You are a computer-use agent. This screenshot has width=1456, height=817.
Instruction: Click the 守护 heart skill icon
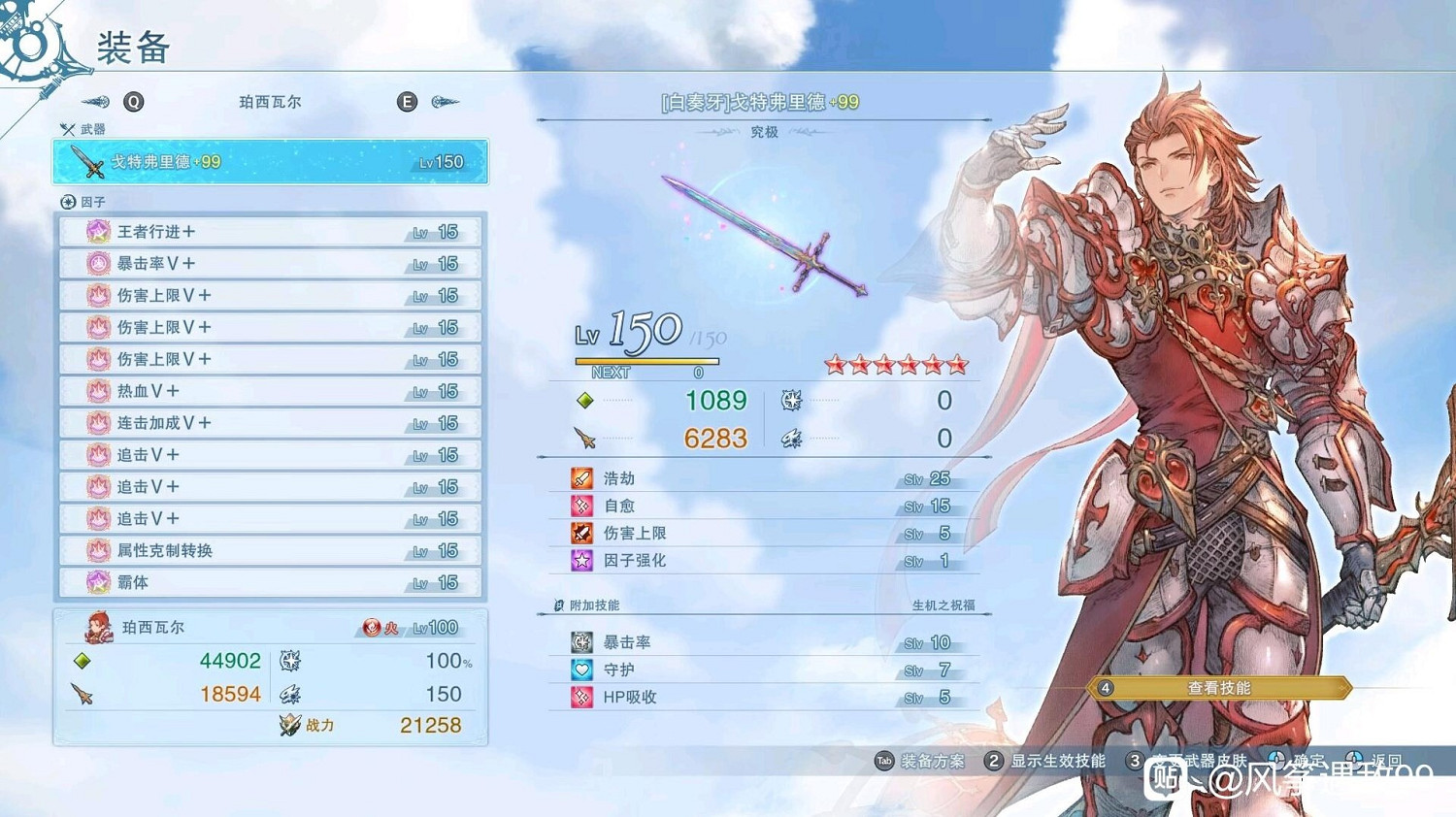click(x=583, y=670)
